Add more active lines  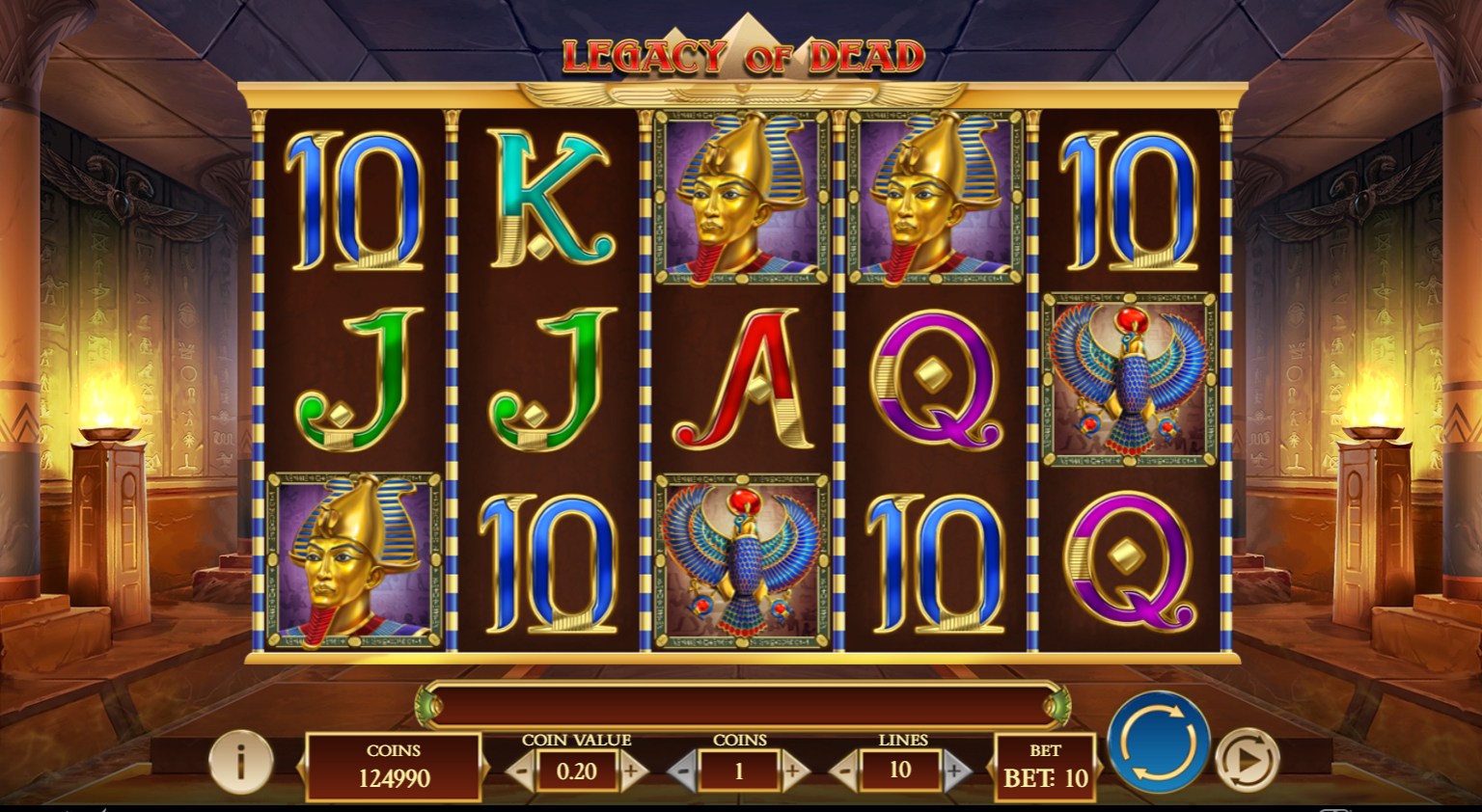click(x=954, y=771)
